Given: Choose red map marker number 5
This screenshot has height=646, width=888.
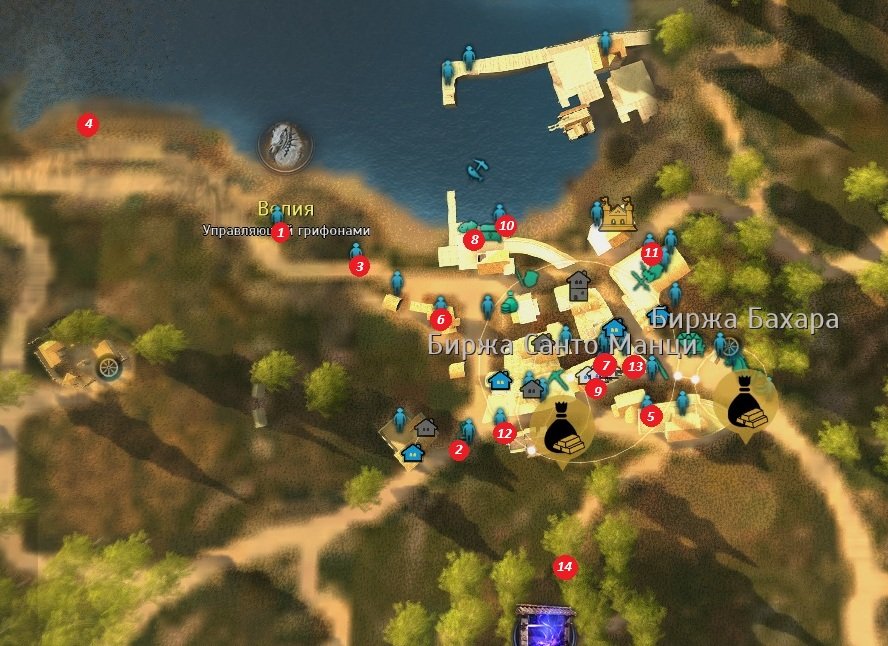Looking at the screenshot, I should click(650, 416).
